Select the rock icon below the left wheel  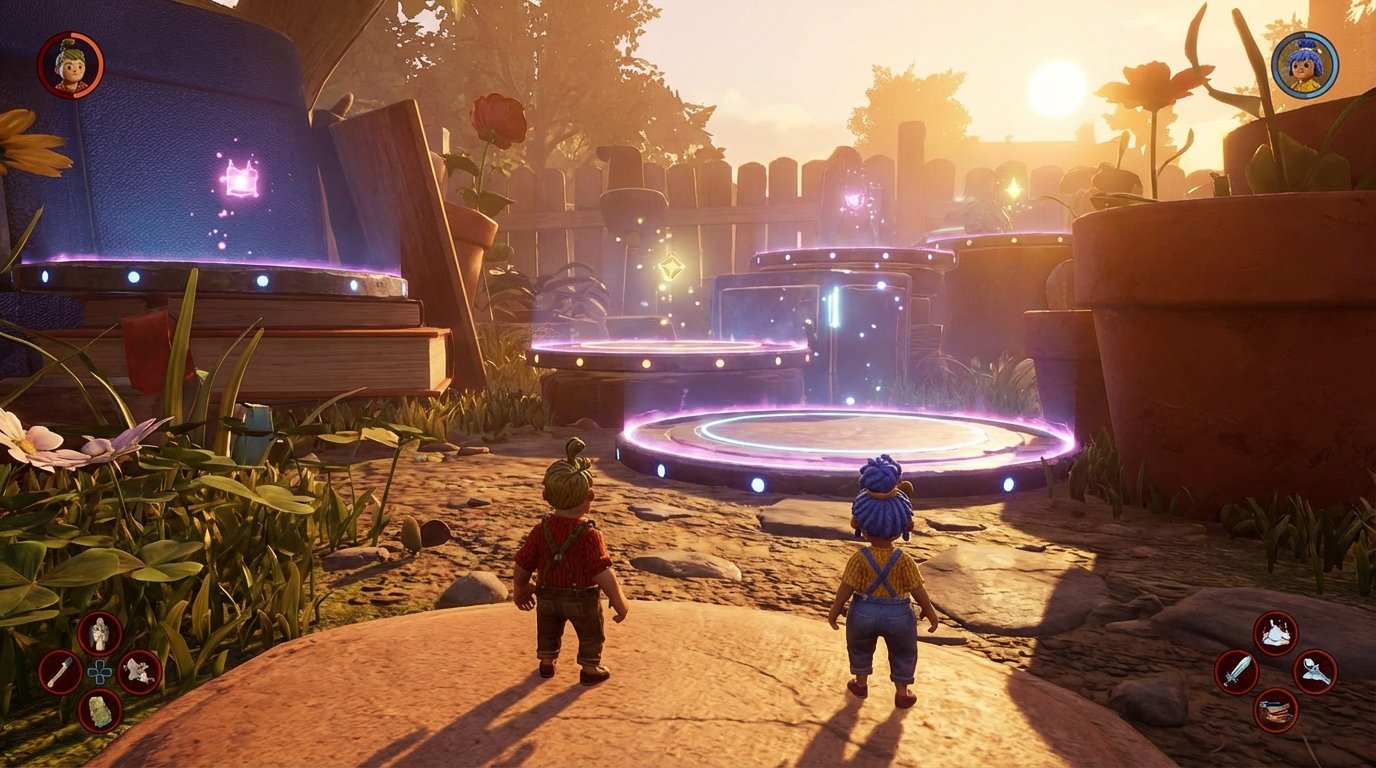99,712
